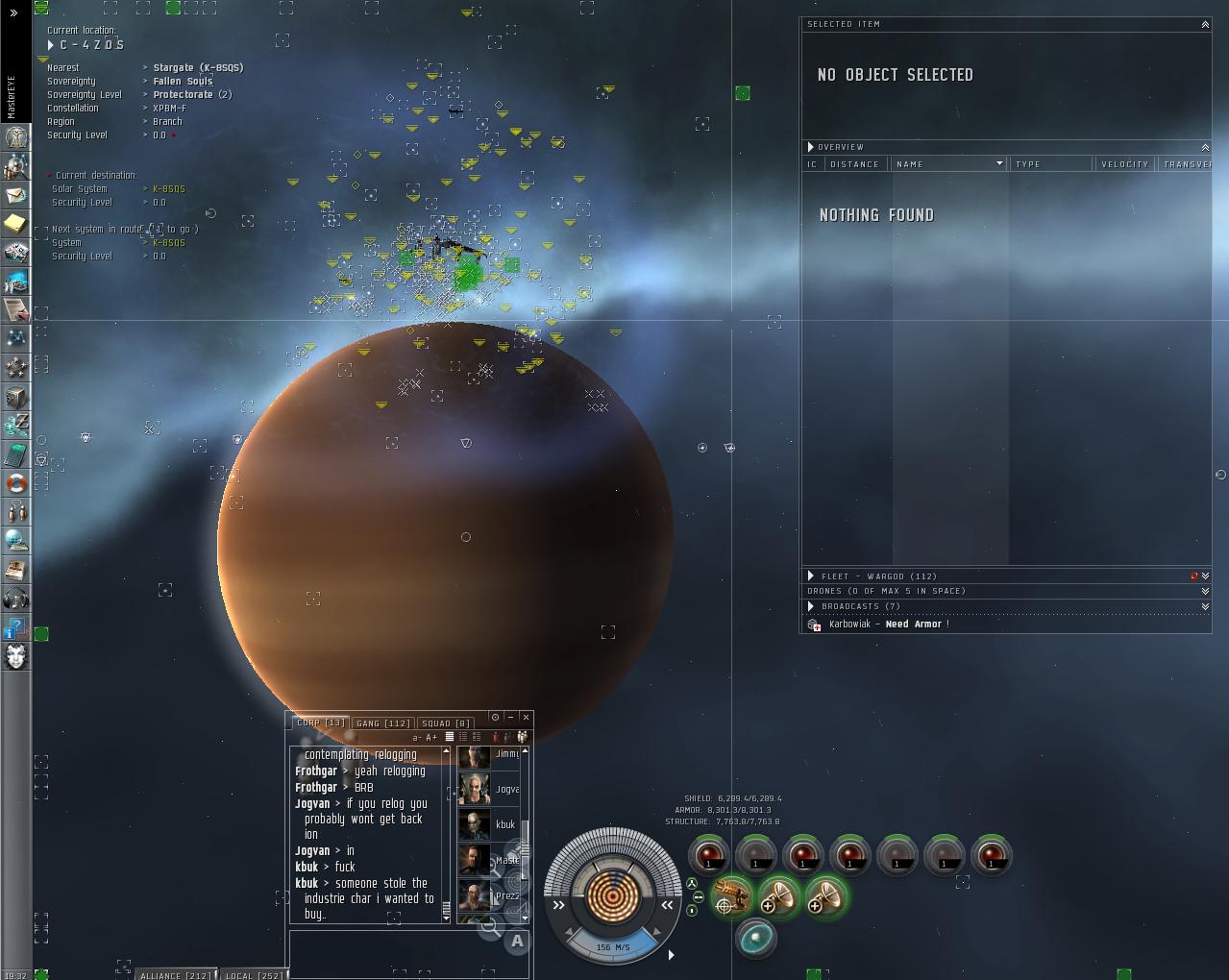Viewport: 1229px width, 980px height.
Task: Minimize the chat window
Action: tap(510, 717)
